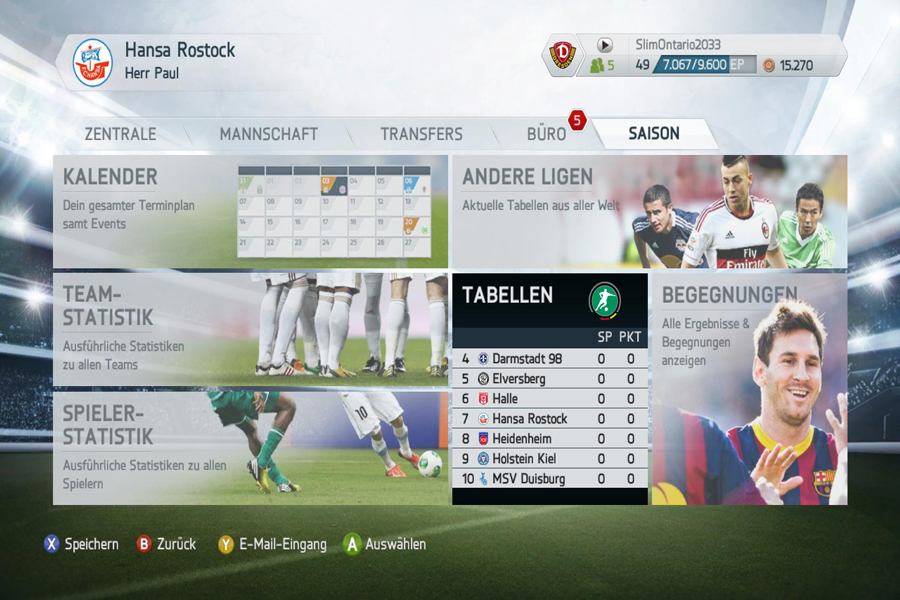Open the Mannschaft tab

(x=268, y=134)
